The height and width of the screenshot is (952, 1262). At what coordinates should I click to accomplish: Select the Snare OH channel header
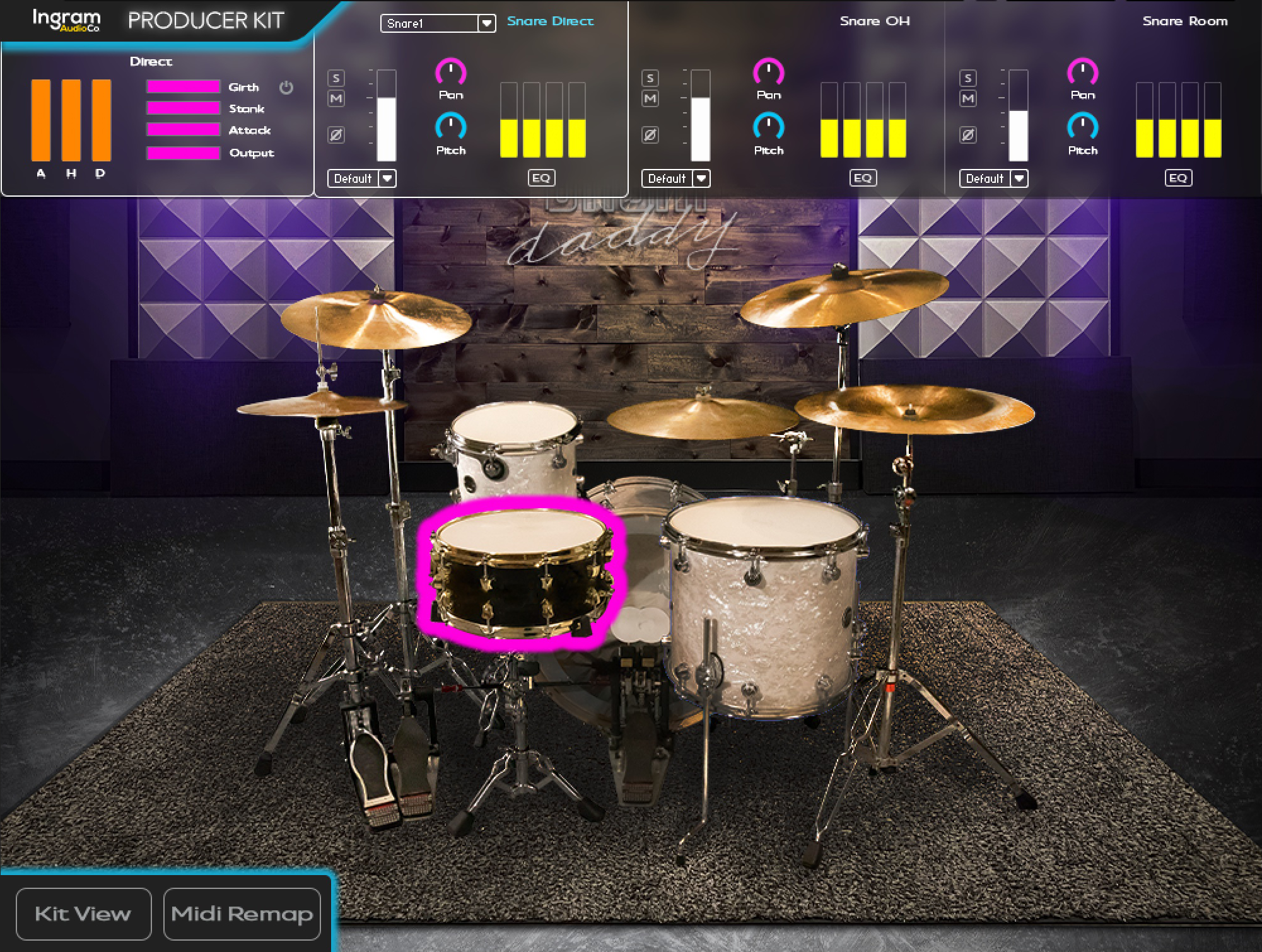point(873,20)
